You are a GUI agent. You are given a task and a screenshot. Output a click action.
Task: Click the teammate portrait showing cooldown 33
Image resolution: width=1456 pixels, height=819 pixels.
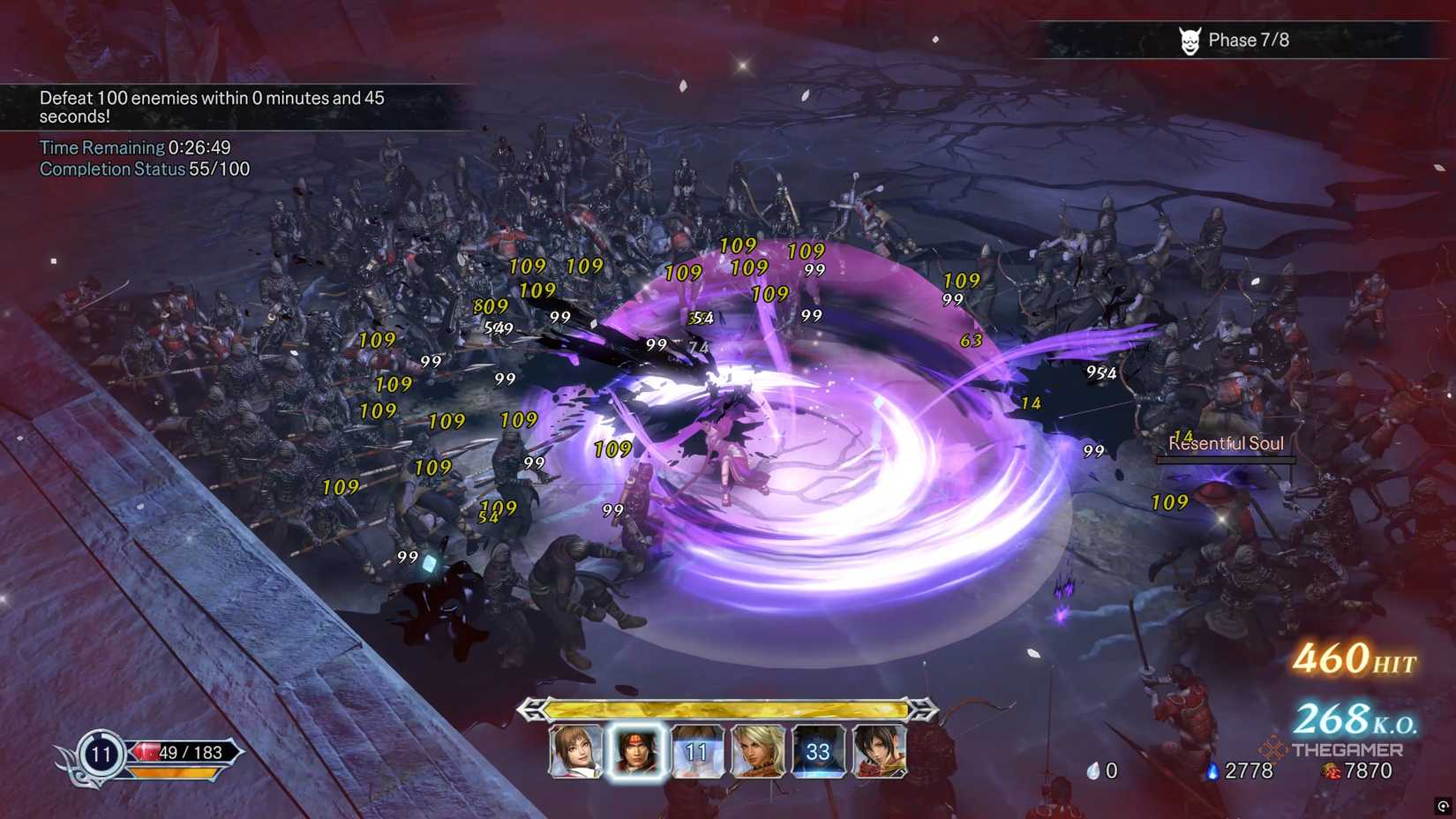click(816, 751)
